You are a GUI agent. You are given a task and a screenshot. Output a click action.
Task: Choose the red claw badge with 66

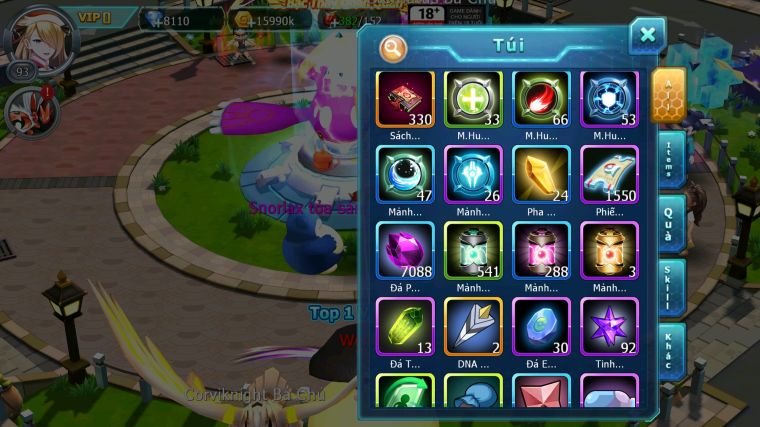541,99
